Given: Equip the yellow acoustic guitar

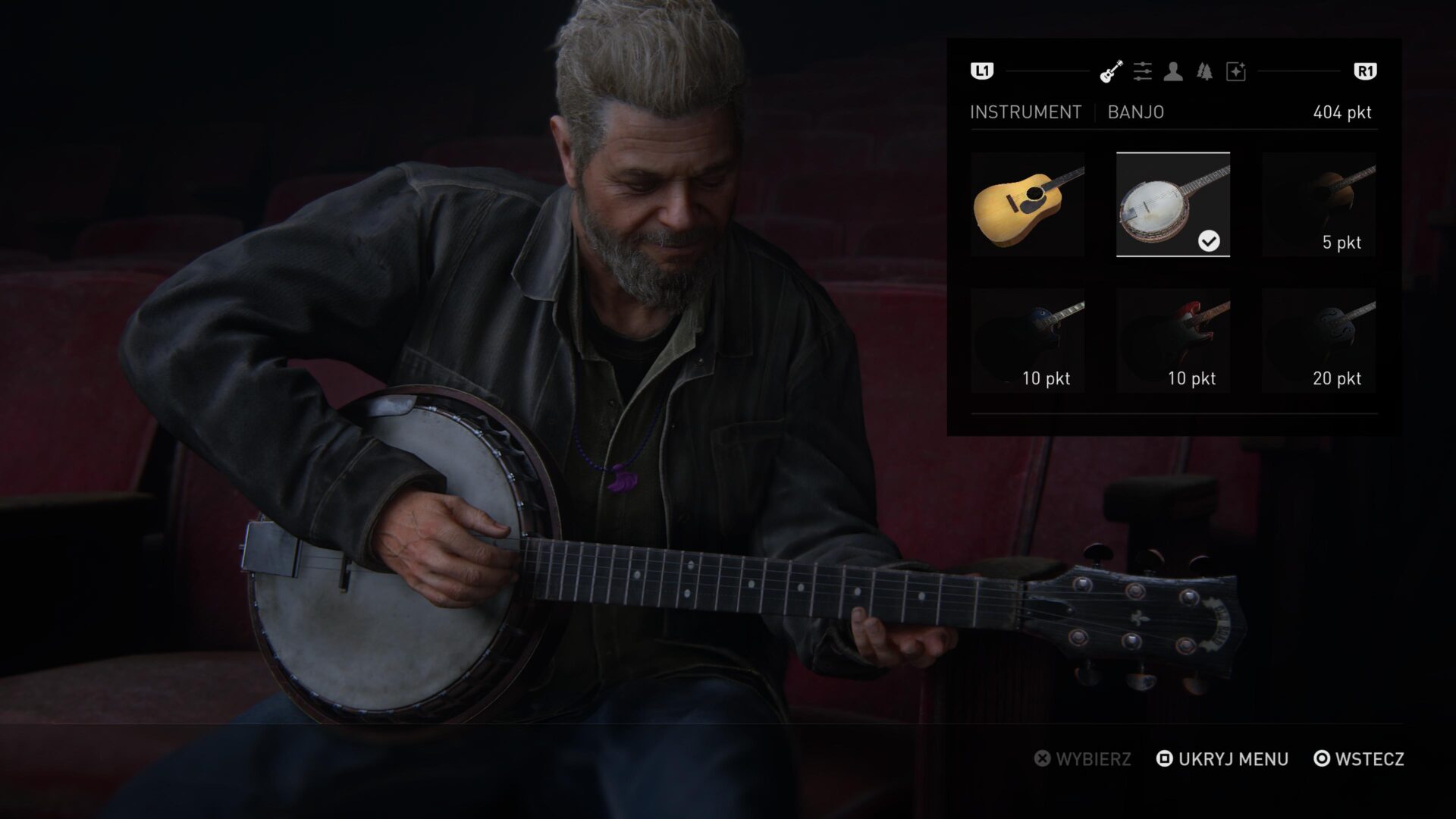Looking at the screenshot, I should 1028,203.
